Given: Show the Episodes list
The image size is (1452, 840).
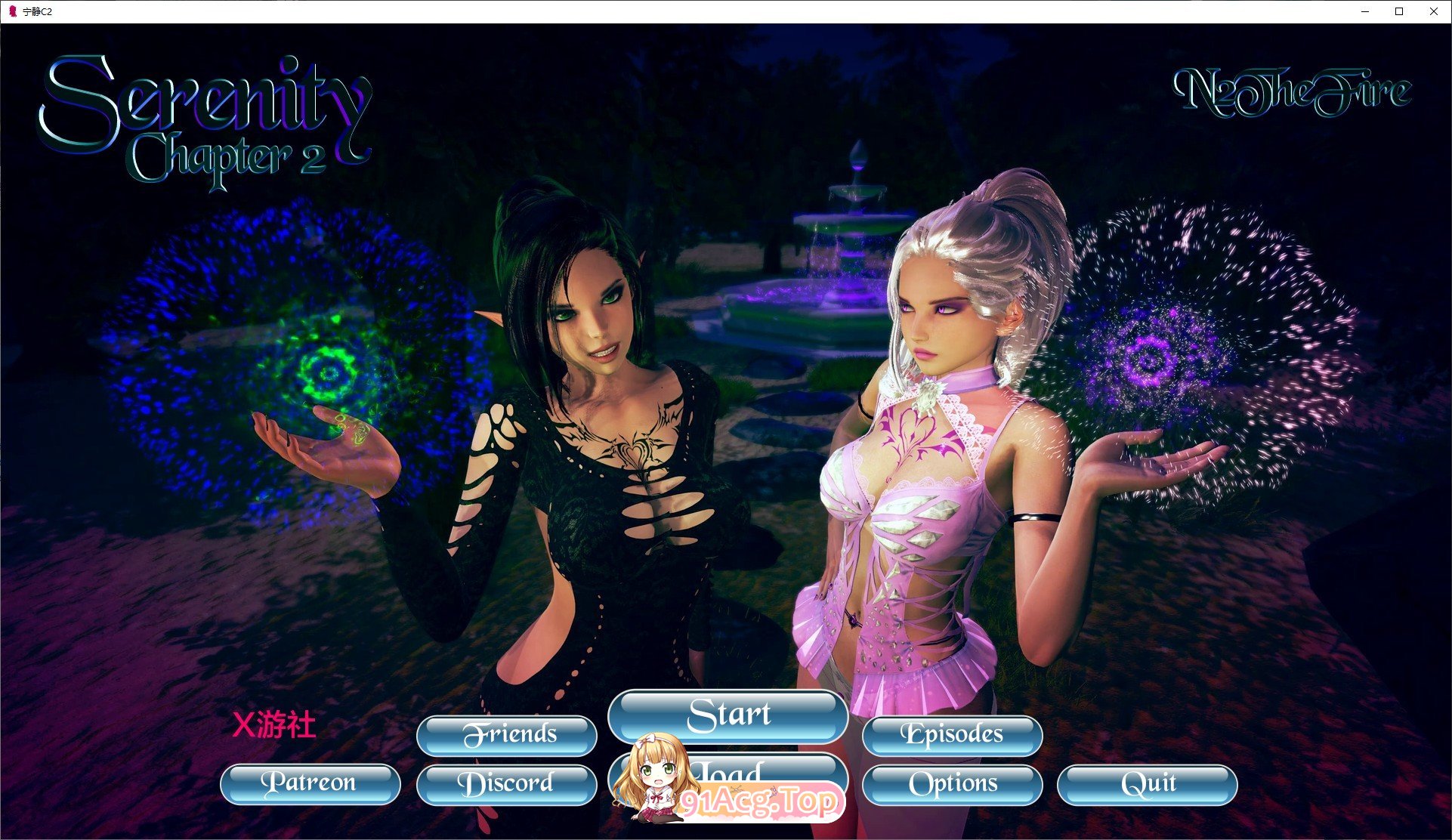Looking at the screenshot, I should pyautogui.click(x=952, y=735).
